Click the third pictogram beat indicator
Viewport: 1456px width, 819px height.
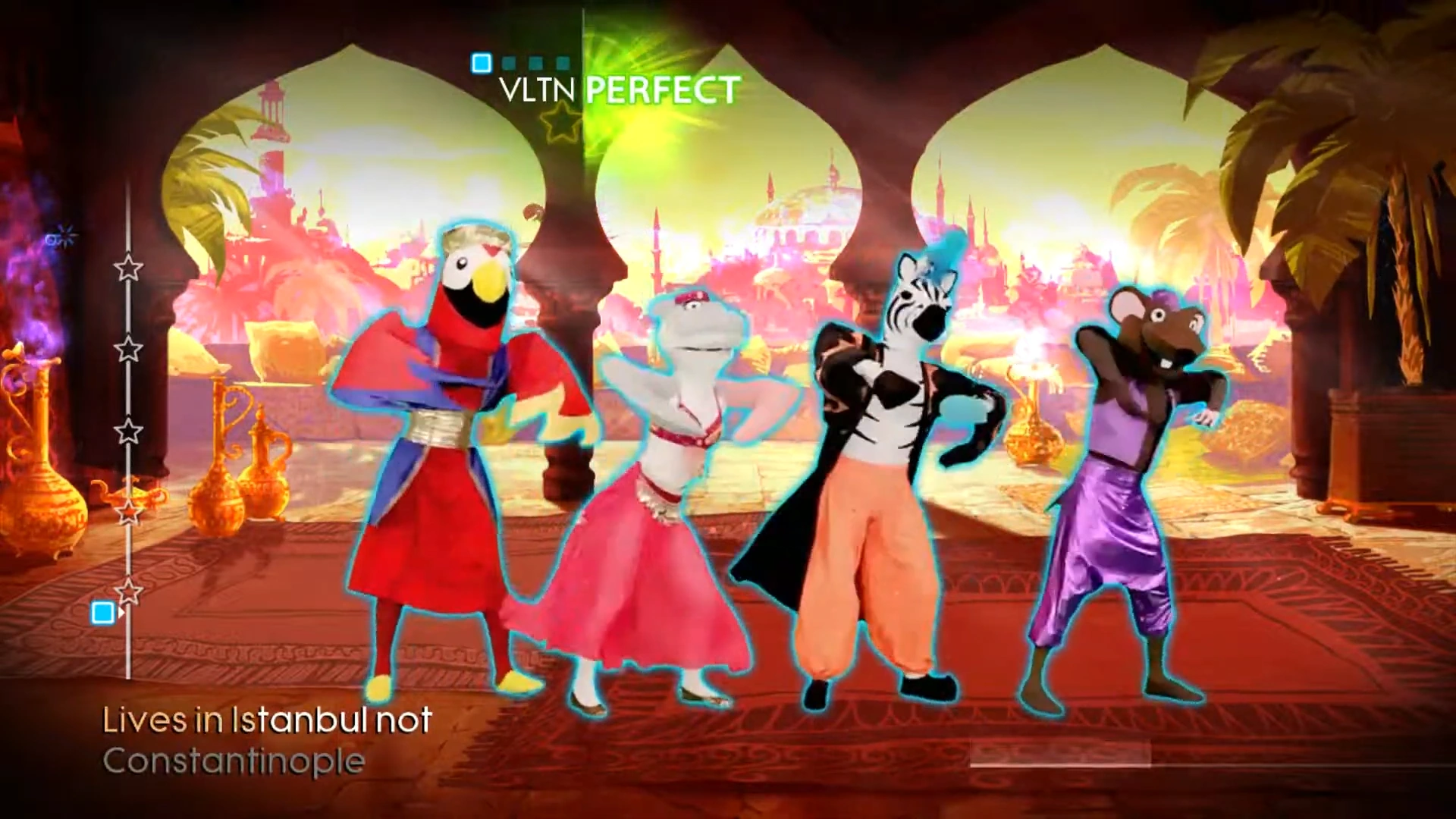[x=536, y=61]
